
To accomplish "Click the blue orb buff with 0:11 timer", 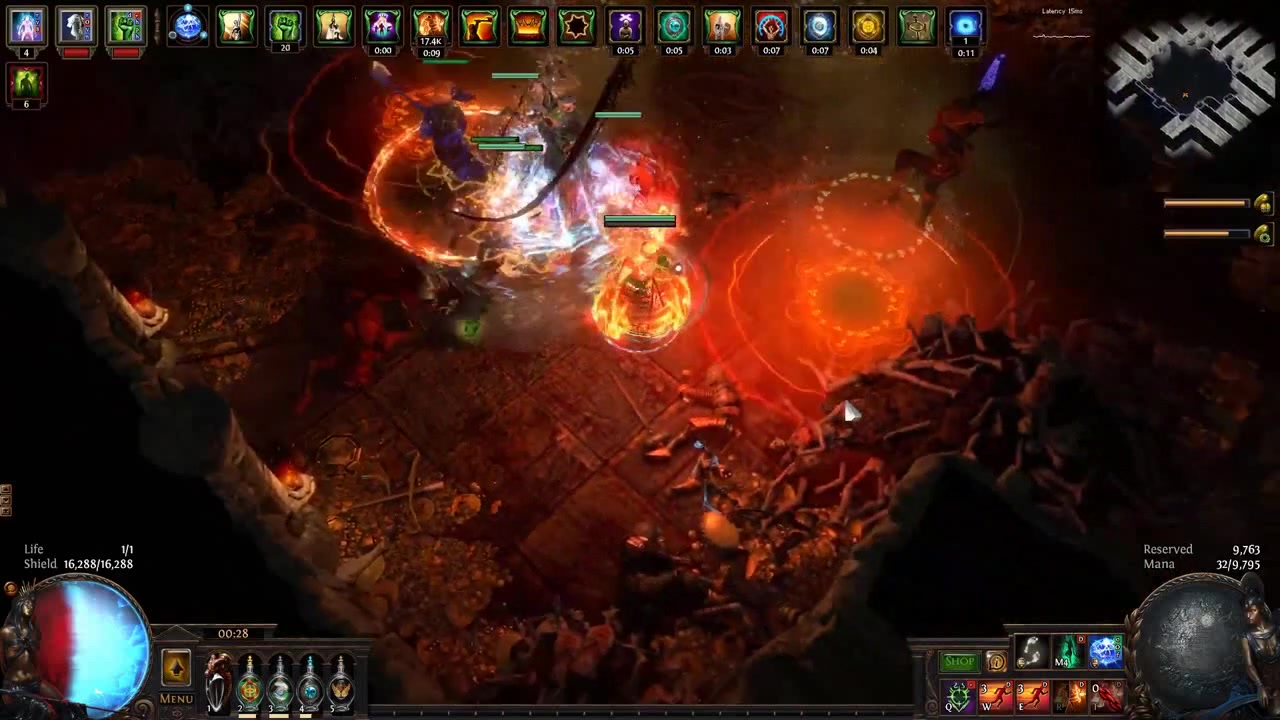I will (x=966, y=27).
